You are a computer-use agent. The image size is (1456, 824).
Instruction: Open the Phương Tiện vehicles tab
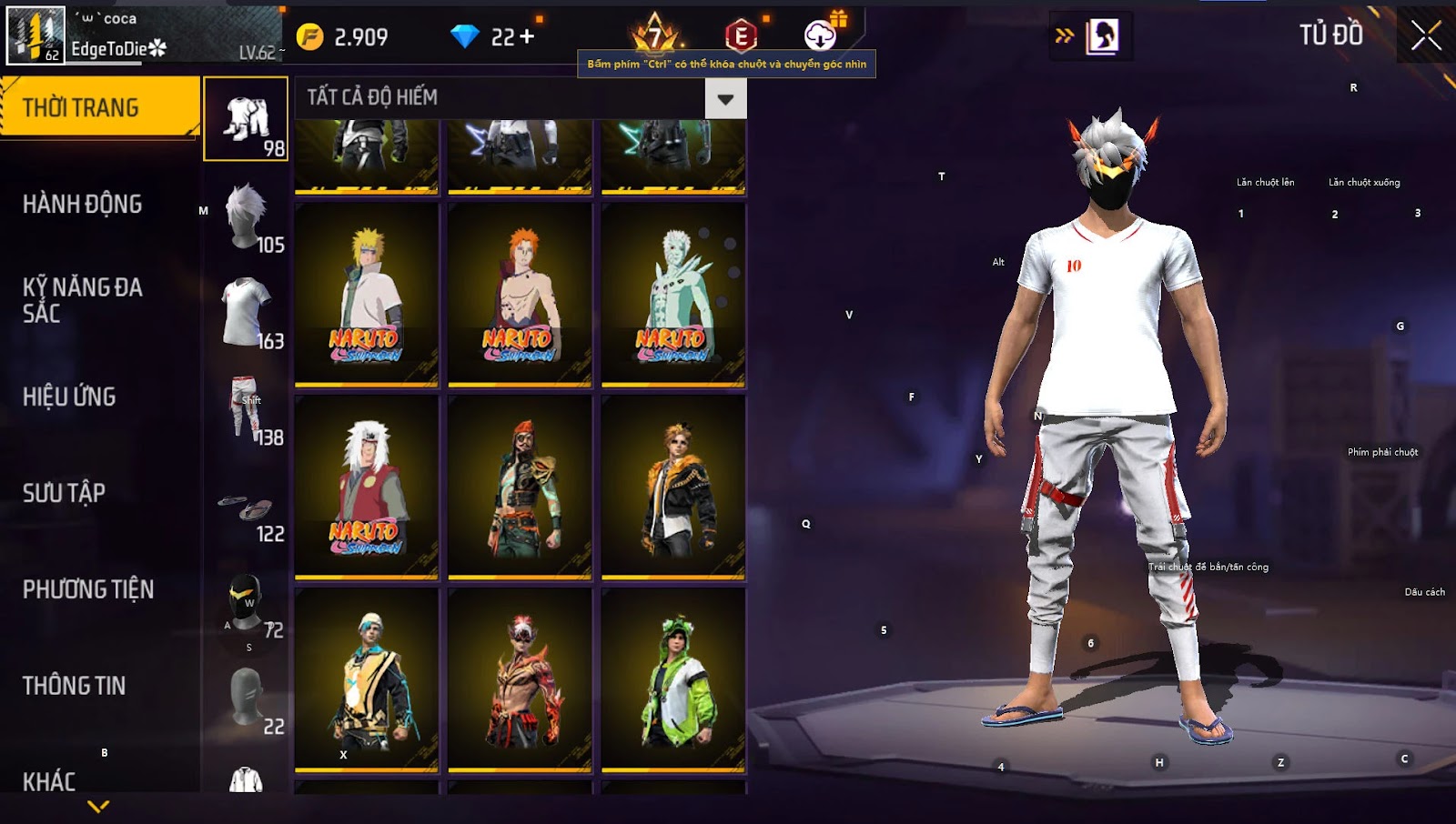[87, 589]
